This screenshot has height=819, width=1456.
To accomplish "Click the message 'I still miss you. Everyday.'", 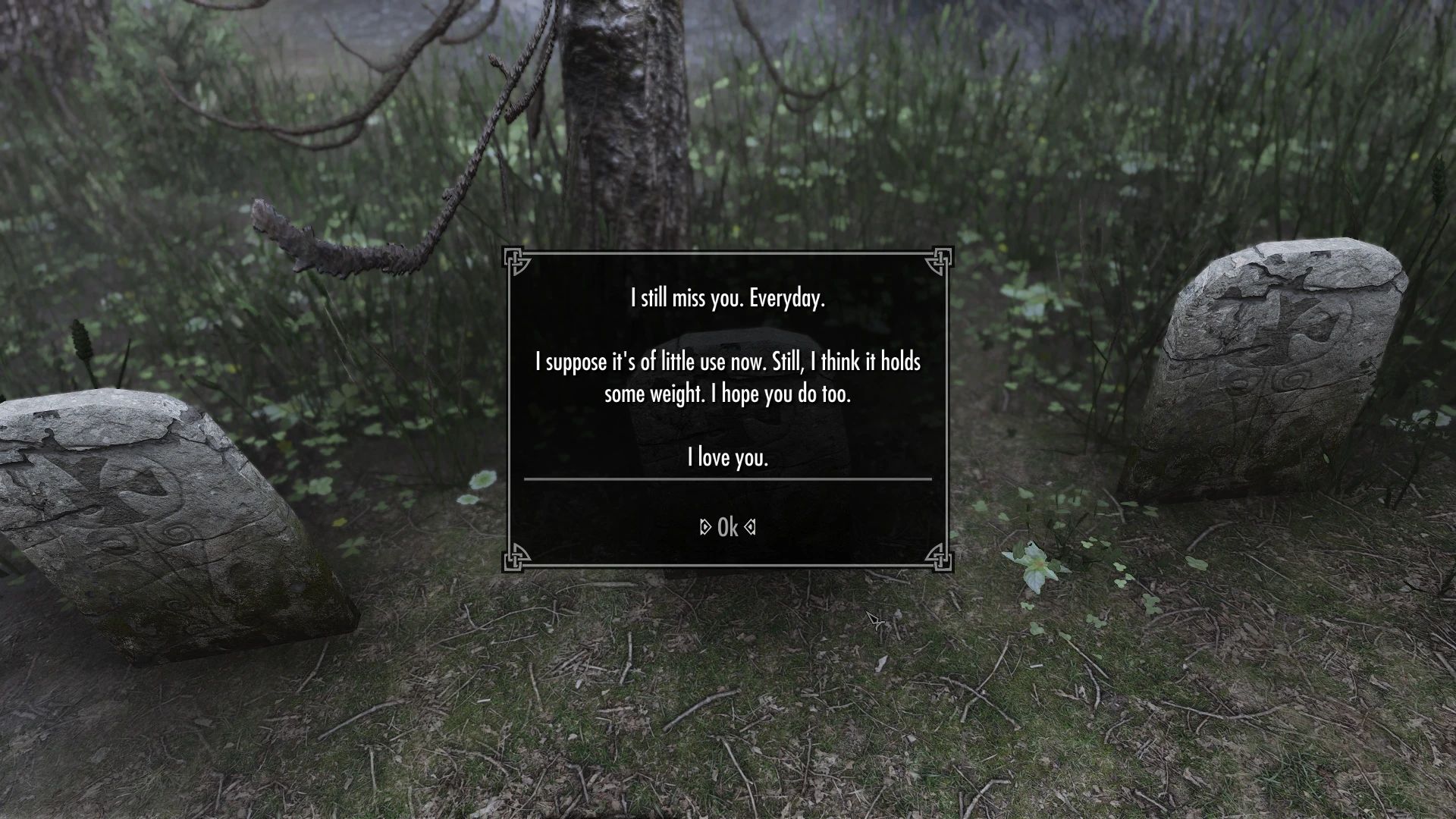I will (727, 299).
